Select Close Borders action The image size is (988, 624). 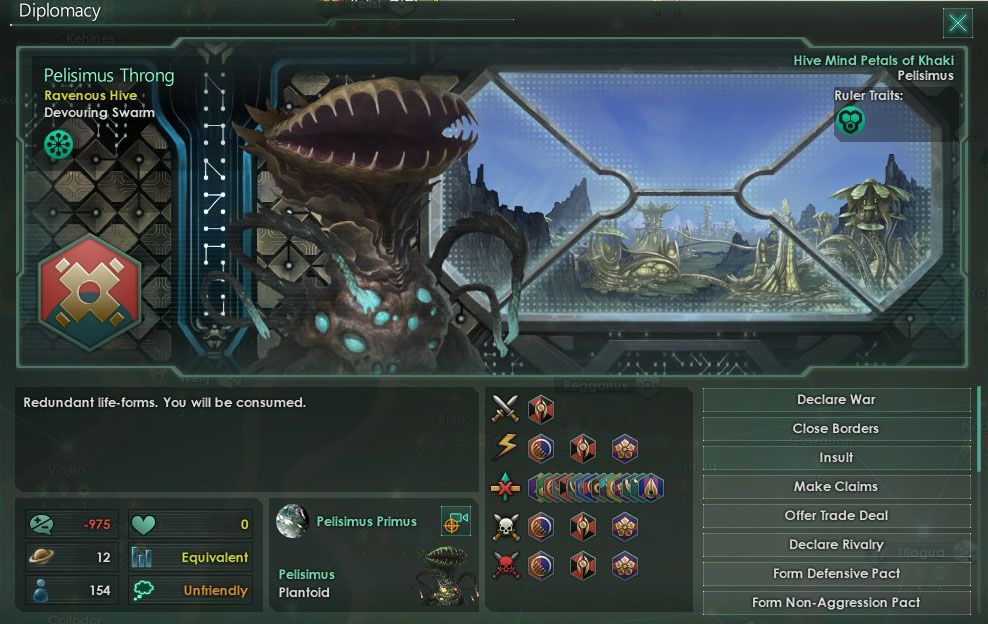pyautogui.click(x=836, y=429)
